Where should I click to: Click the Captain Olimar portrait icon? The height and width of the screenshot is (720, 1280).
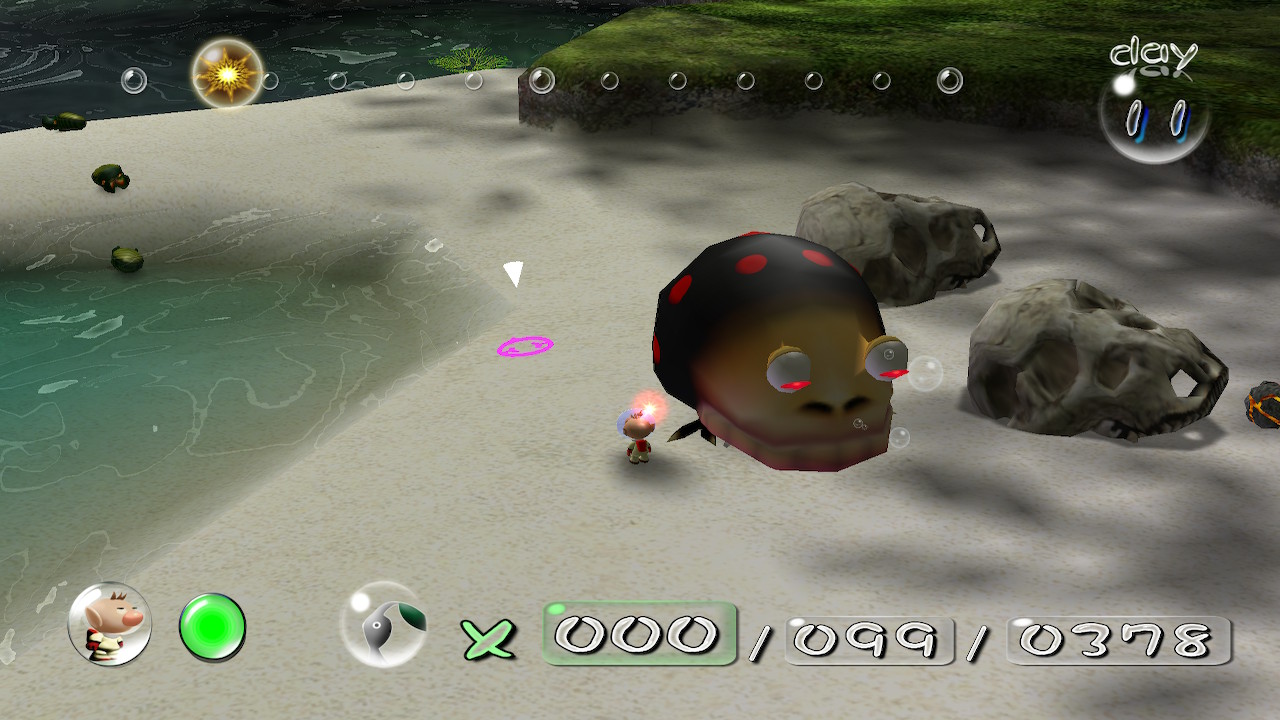[110, 624]
